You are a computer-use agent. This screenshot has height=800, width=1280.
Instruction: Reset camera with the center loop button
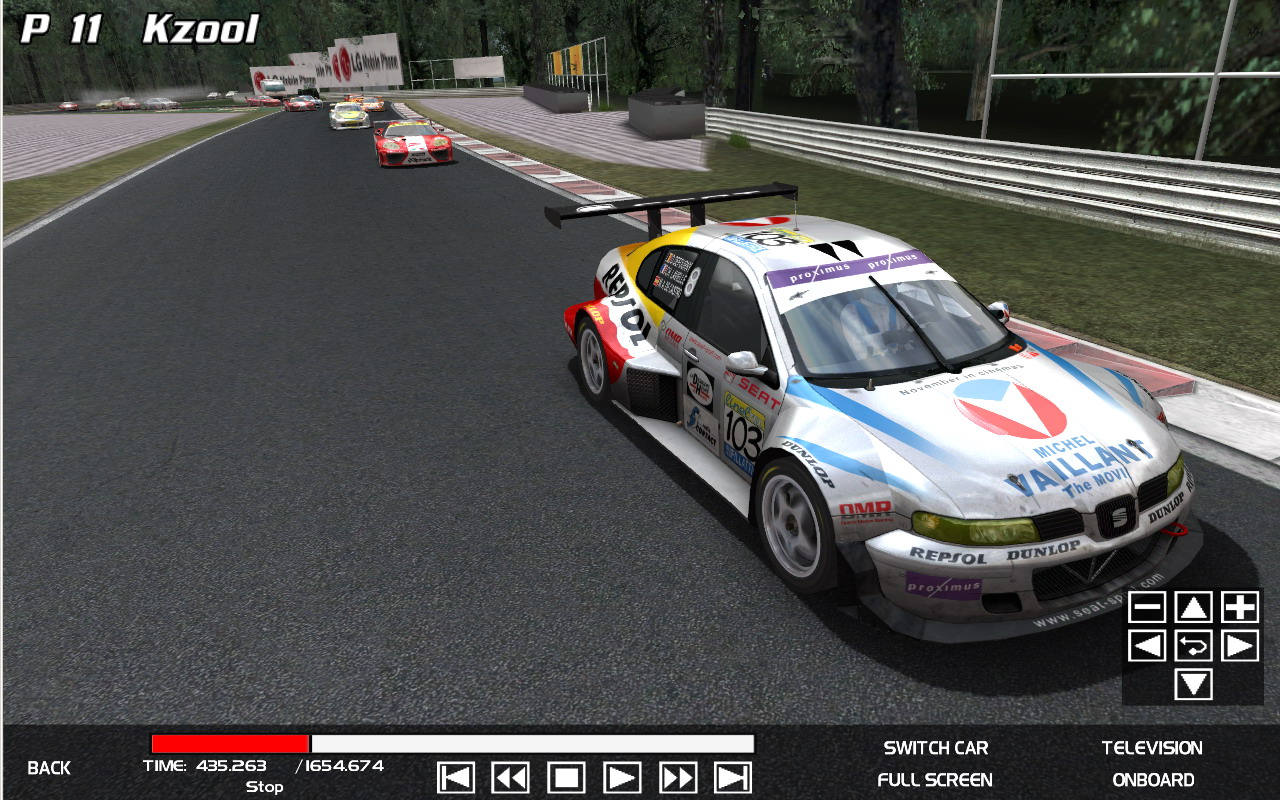click(x=1193, y=646)
